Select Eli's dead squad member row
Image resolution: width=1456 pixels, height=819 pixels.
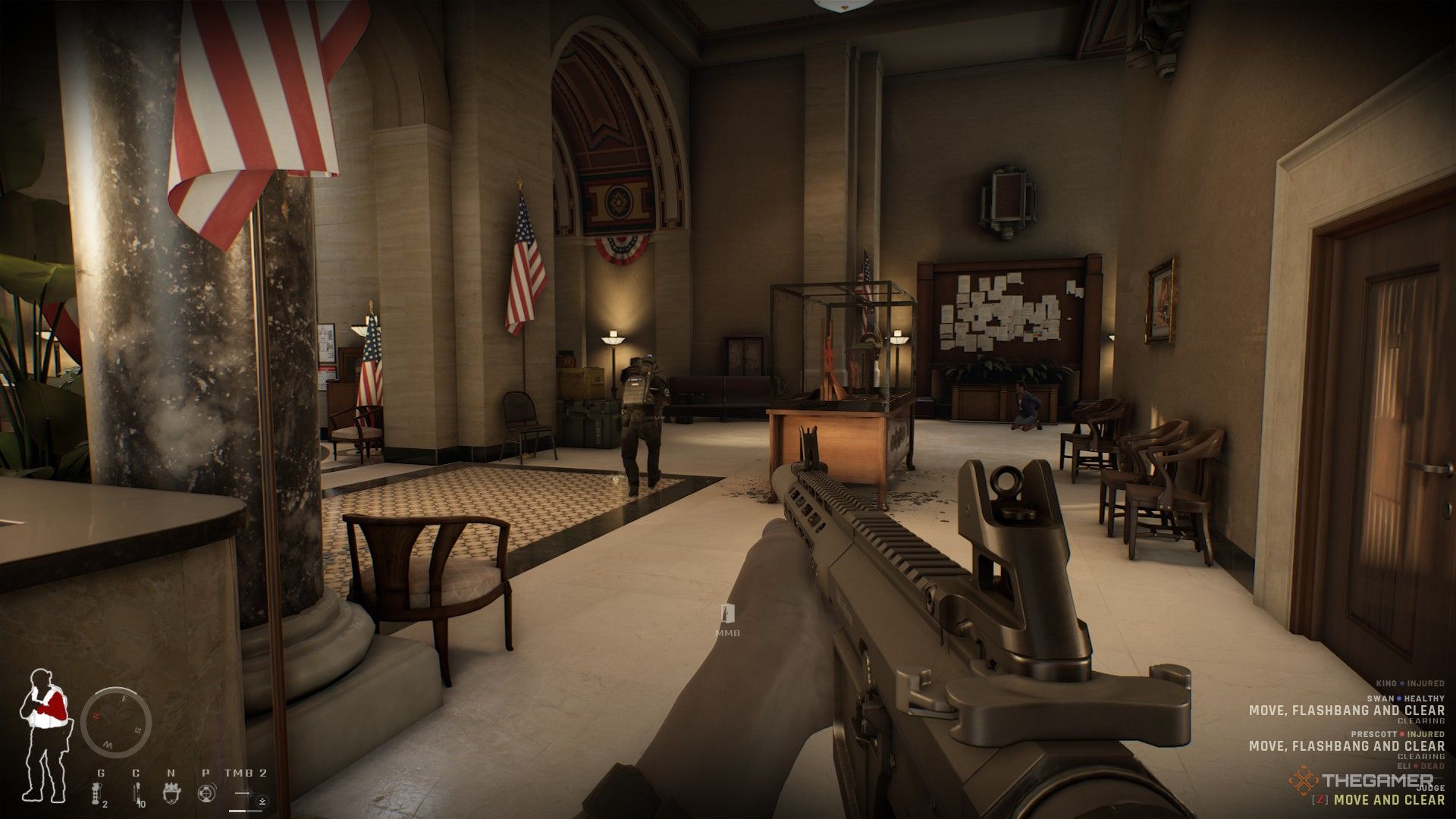(x=1420, y=767)
